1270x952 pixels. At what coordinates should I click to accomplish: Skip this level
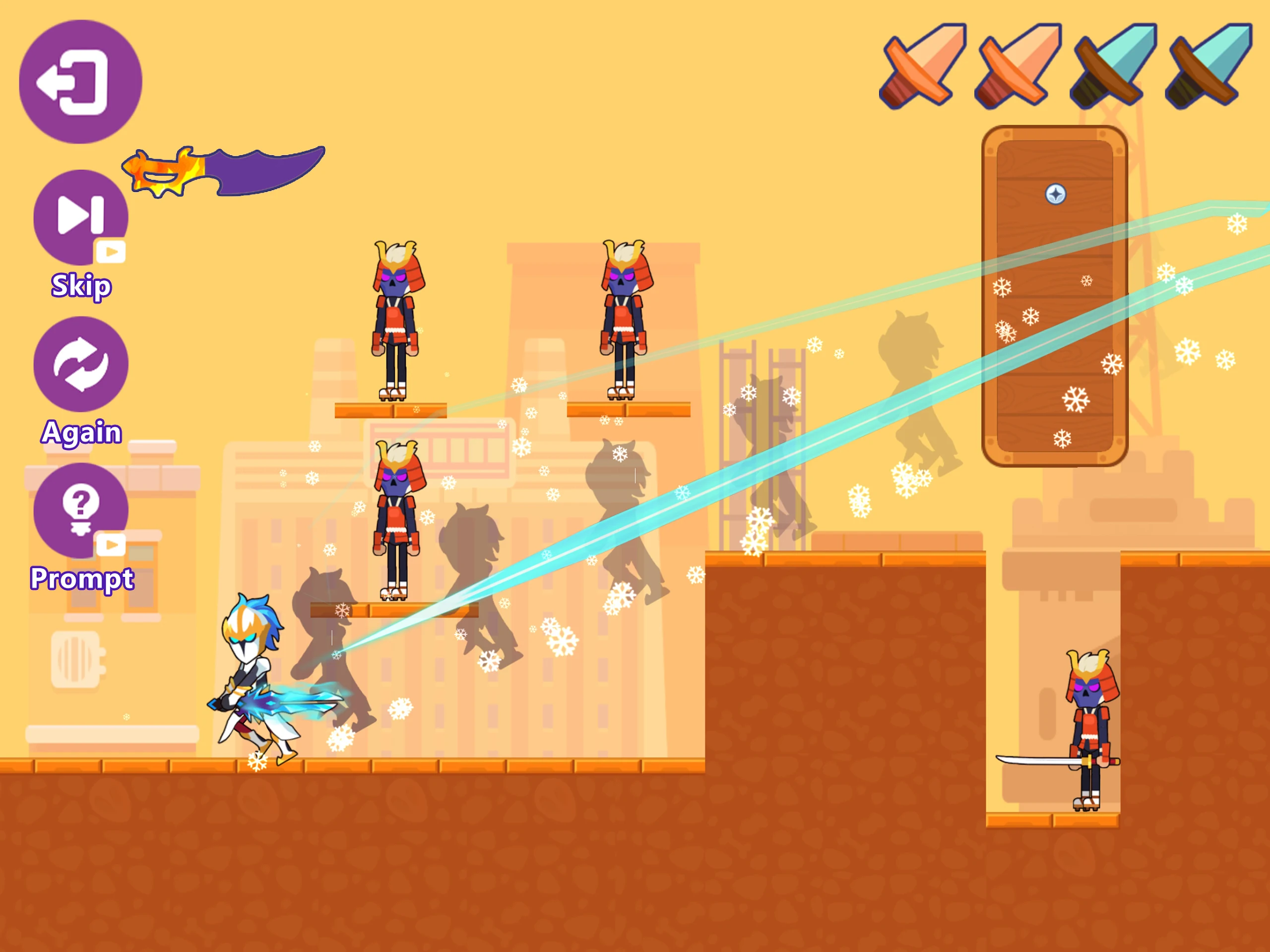[80, 217]
